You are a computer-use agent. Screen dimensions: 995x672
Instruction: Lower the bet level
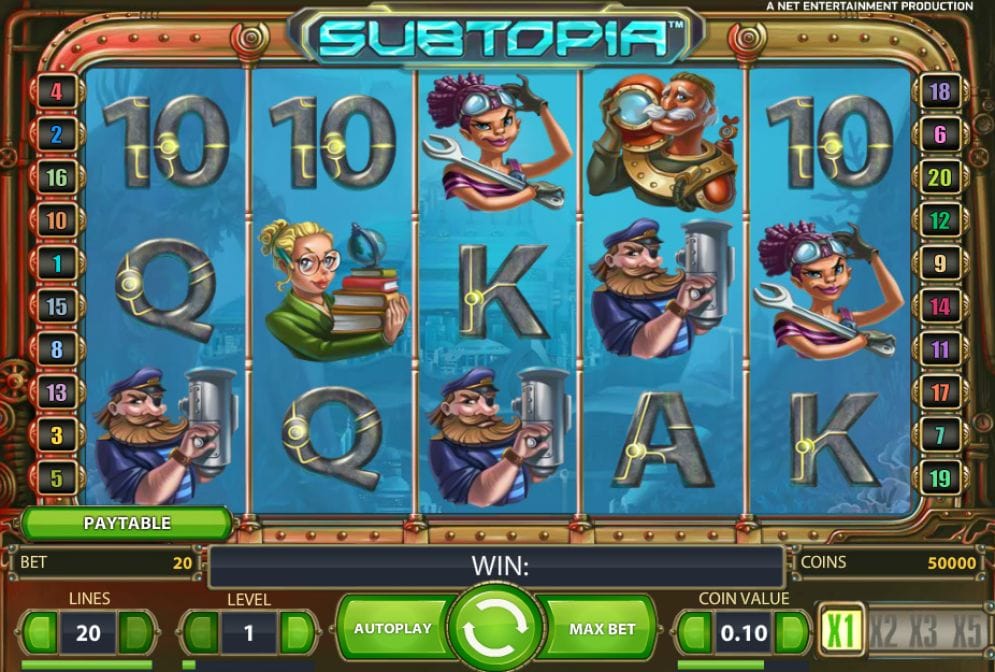(x=200, y=633)
